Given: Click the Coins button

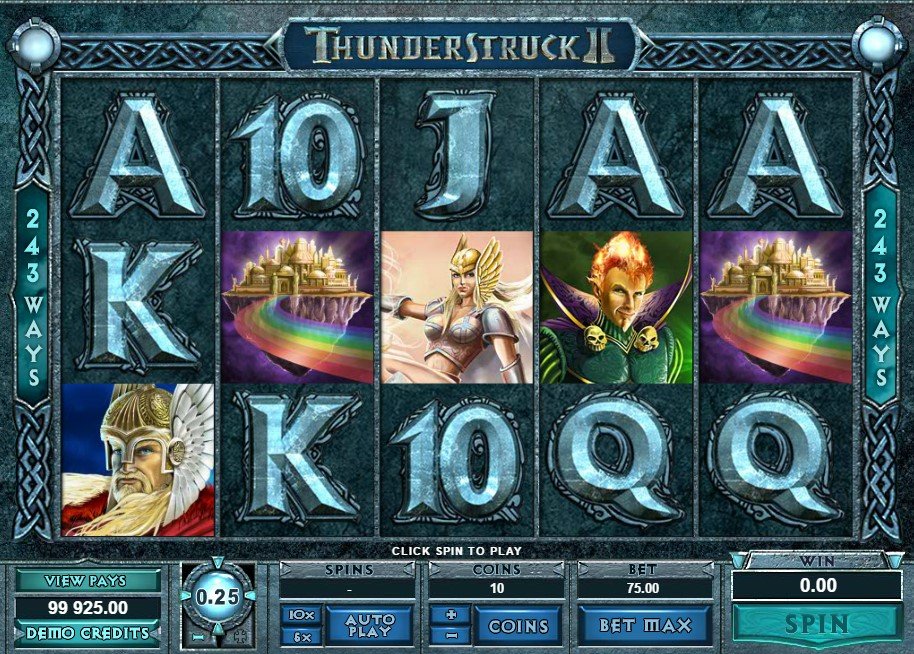Looking at the screenshot, I should click(518, 626).
